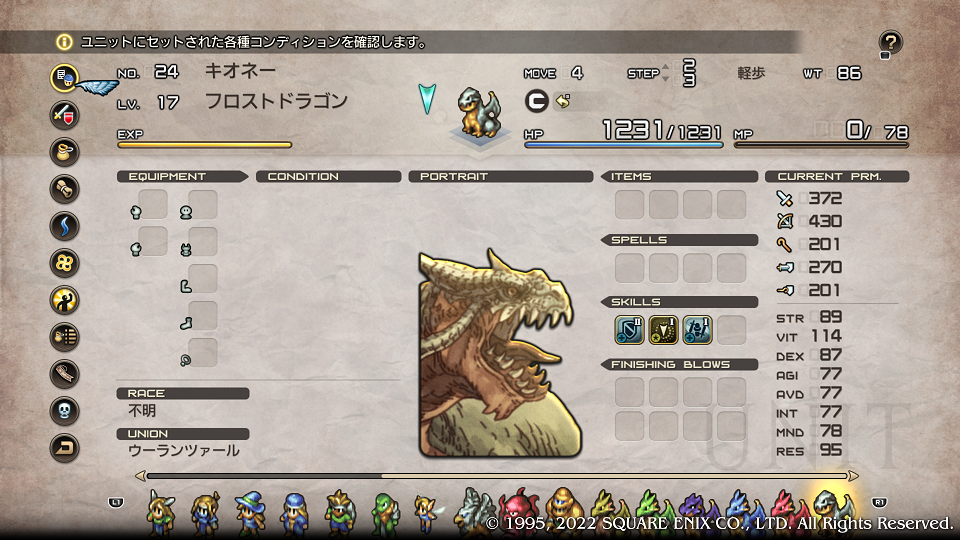Select the yellow figure sidebar icon
Screen dimensions: 960x540
(65, 299)
